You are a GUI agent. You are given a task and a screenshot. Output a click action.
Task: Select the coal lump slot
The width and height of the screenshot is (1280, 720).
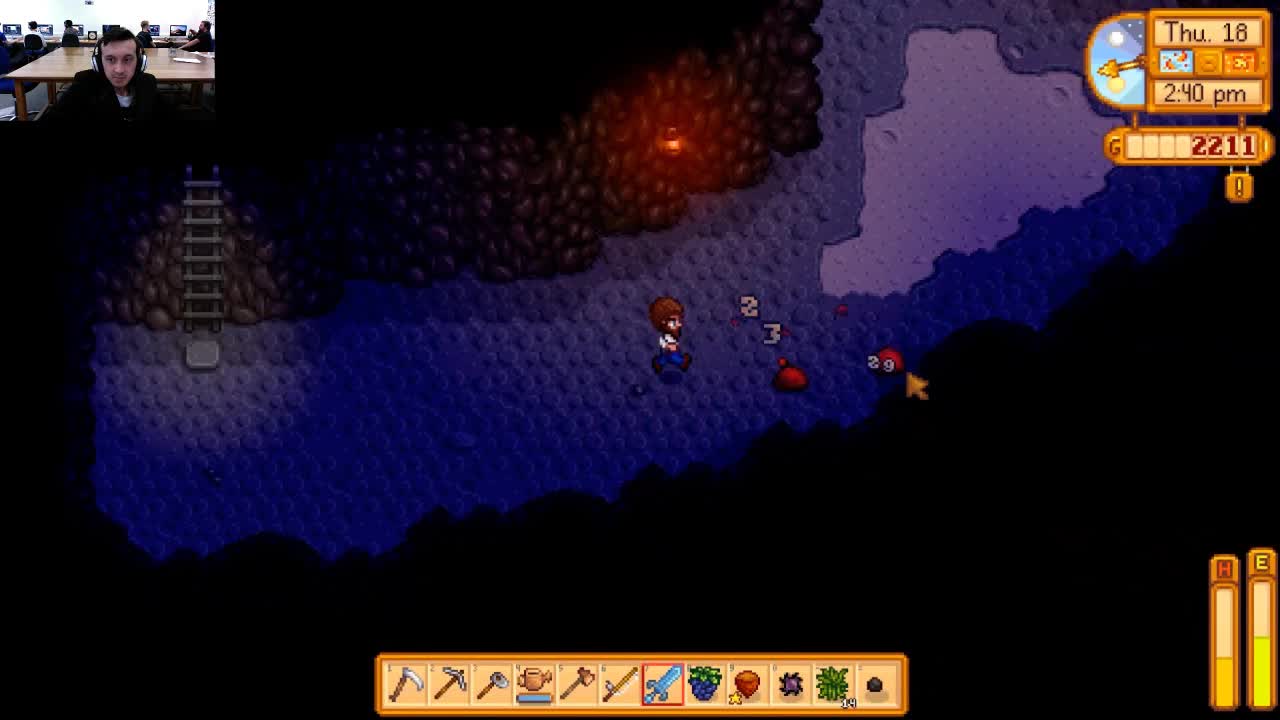tap(875, 684)
